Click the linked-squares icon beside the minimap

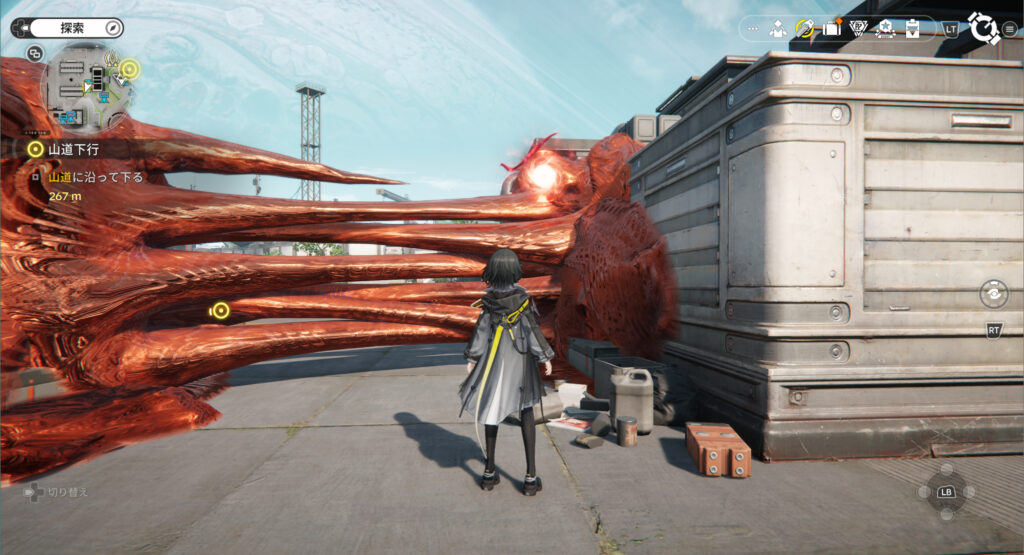[35, 53]
